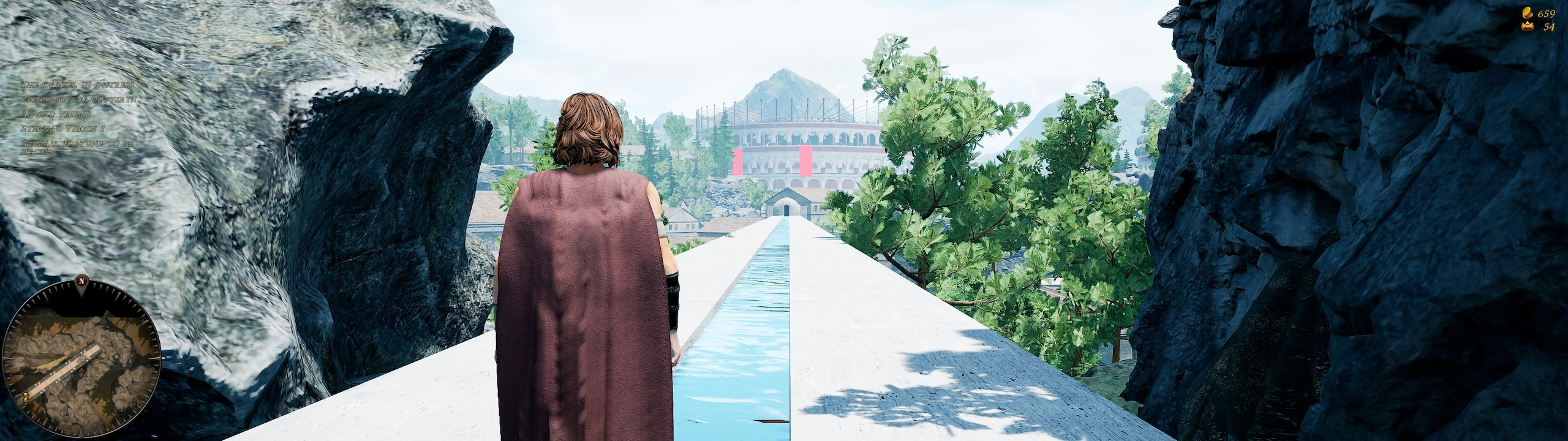Image resolution: width=1568 pixels, height=441 pixels.
Task: Open the "Cicero buying pottery" quest entry
Action: coord(79,99)
